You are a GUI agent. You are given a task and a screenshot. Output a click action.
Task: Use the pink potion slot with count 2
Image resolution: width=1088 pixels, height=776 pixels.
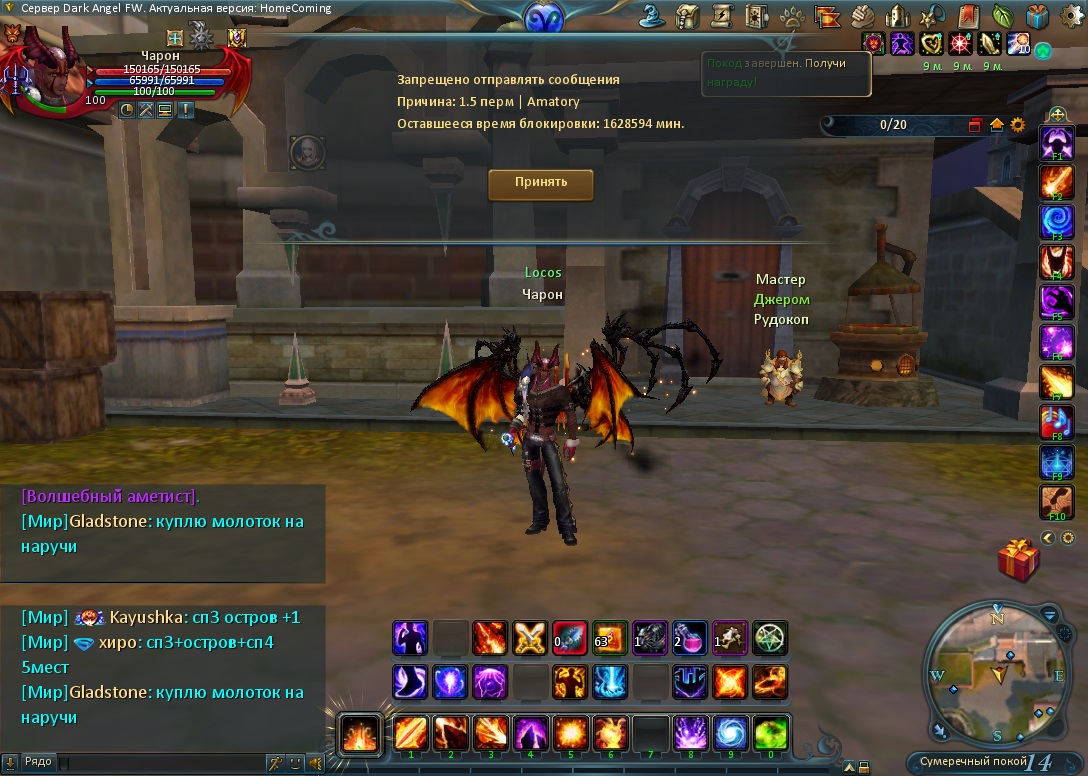click(689, 638)
